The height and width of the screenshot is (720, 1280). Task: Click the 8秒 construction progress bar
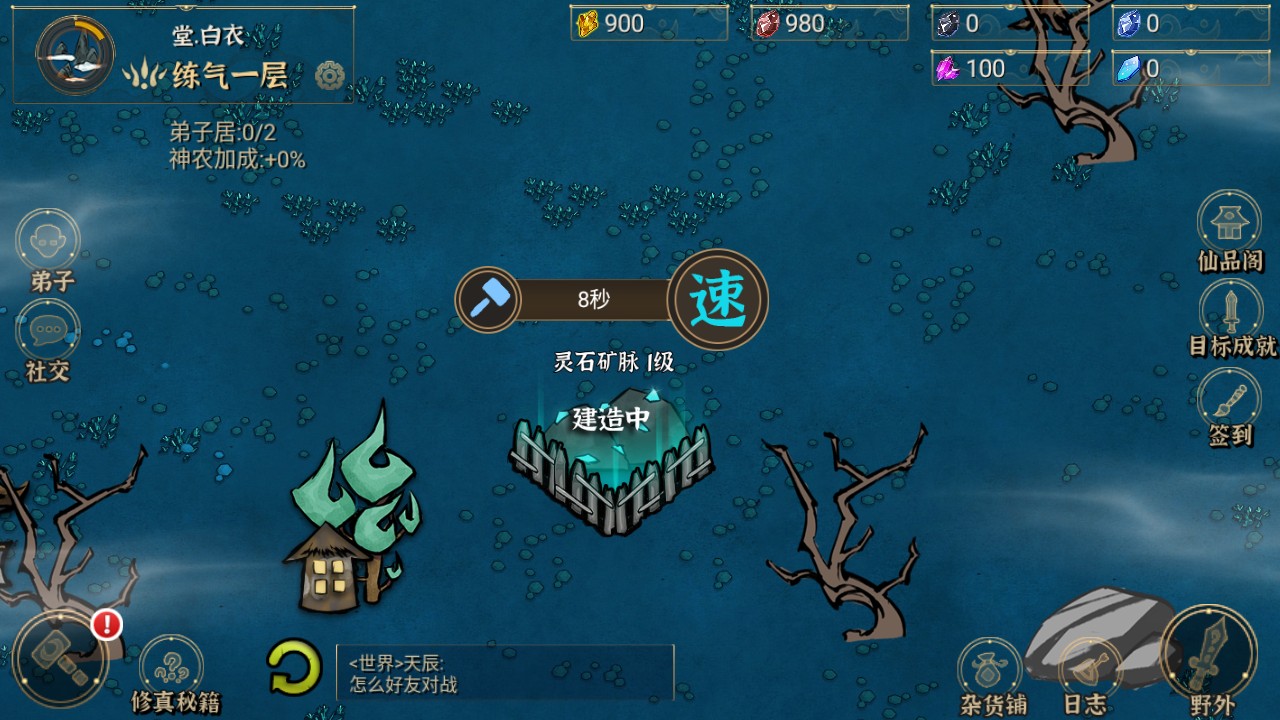coord(594,297)
